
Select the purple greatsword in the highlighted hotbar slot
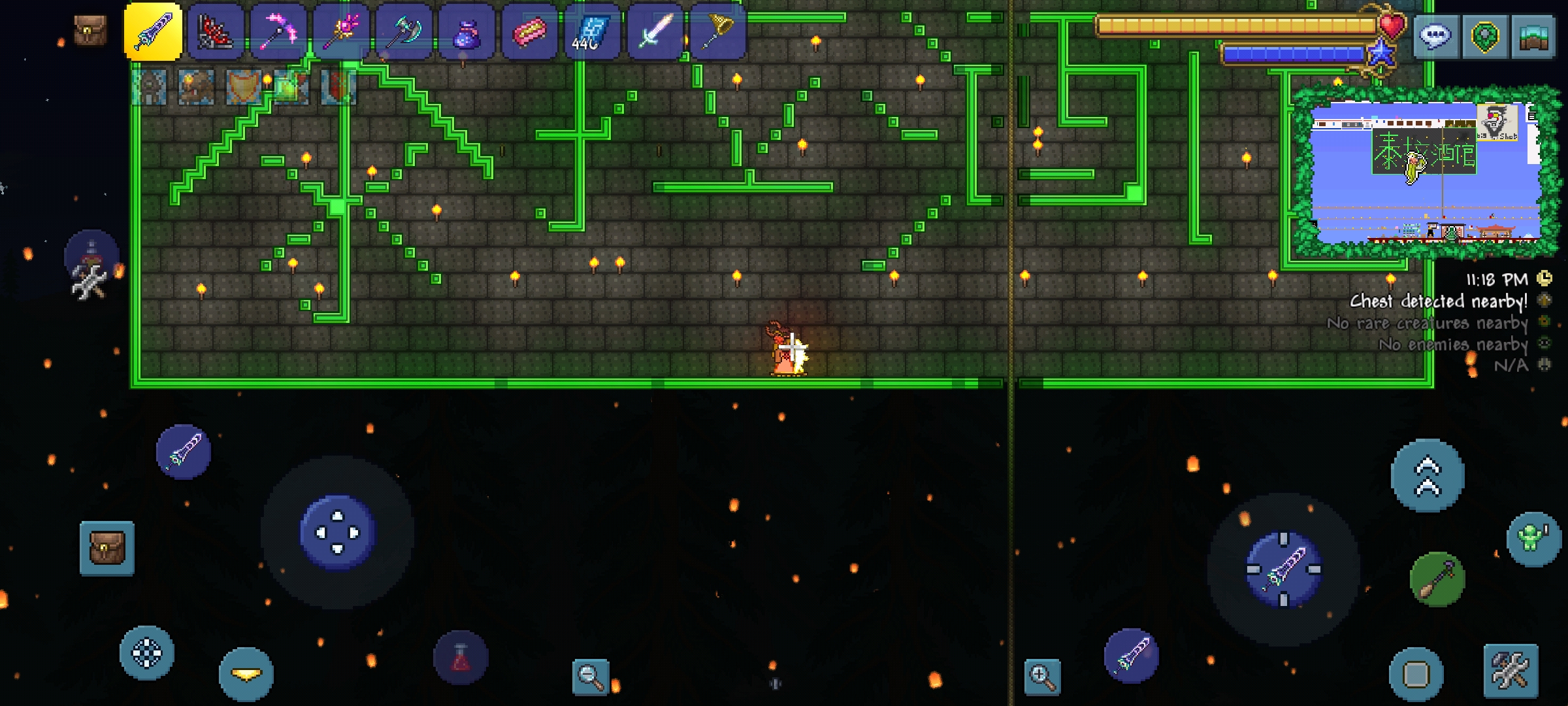[x=153, y=31]
